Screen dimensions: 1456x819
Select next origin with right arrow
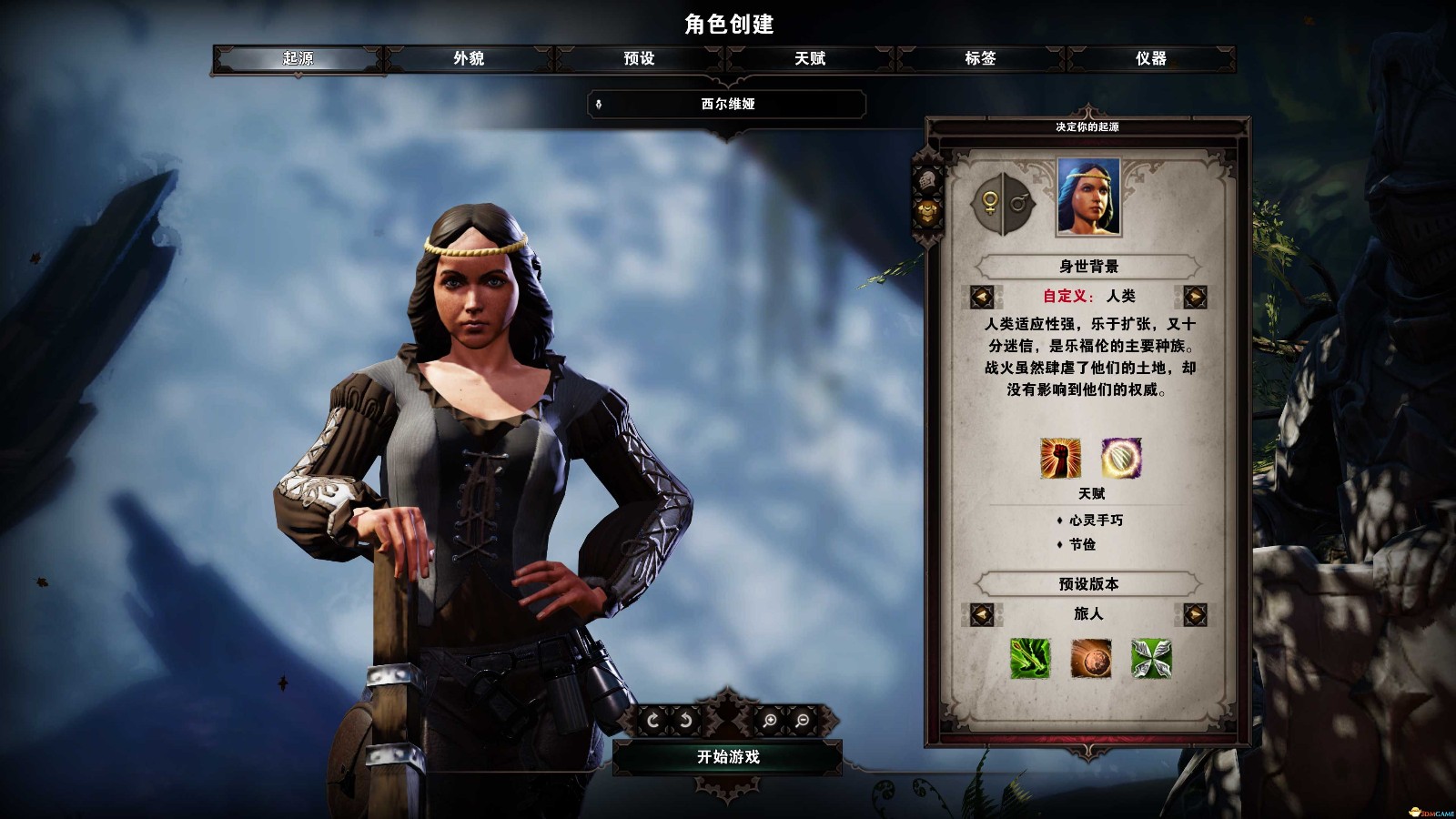[x=1195, y=297]
